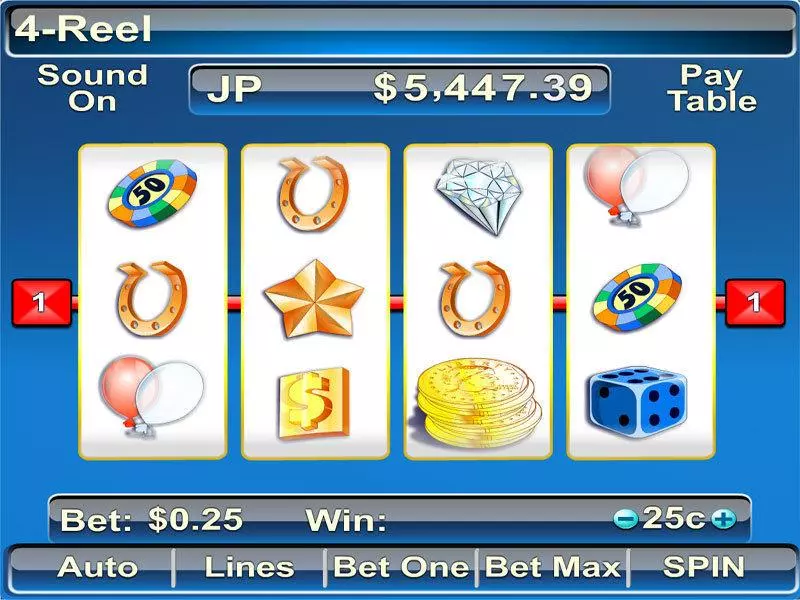Hit the SPIN button
Viewport: 800px width, 600px height.
click(704, 567)
